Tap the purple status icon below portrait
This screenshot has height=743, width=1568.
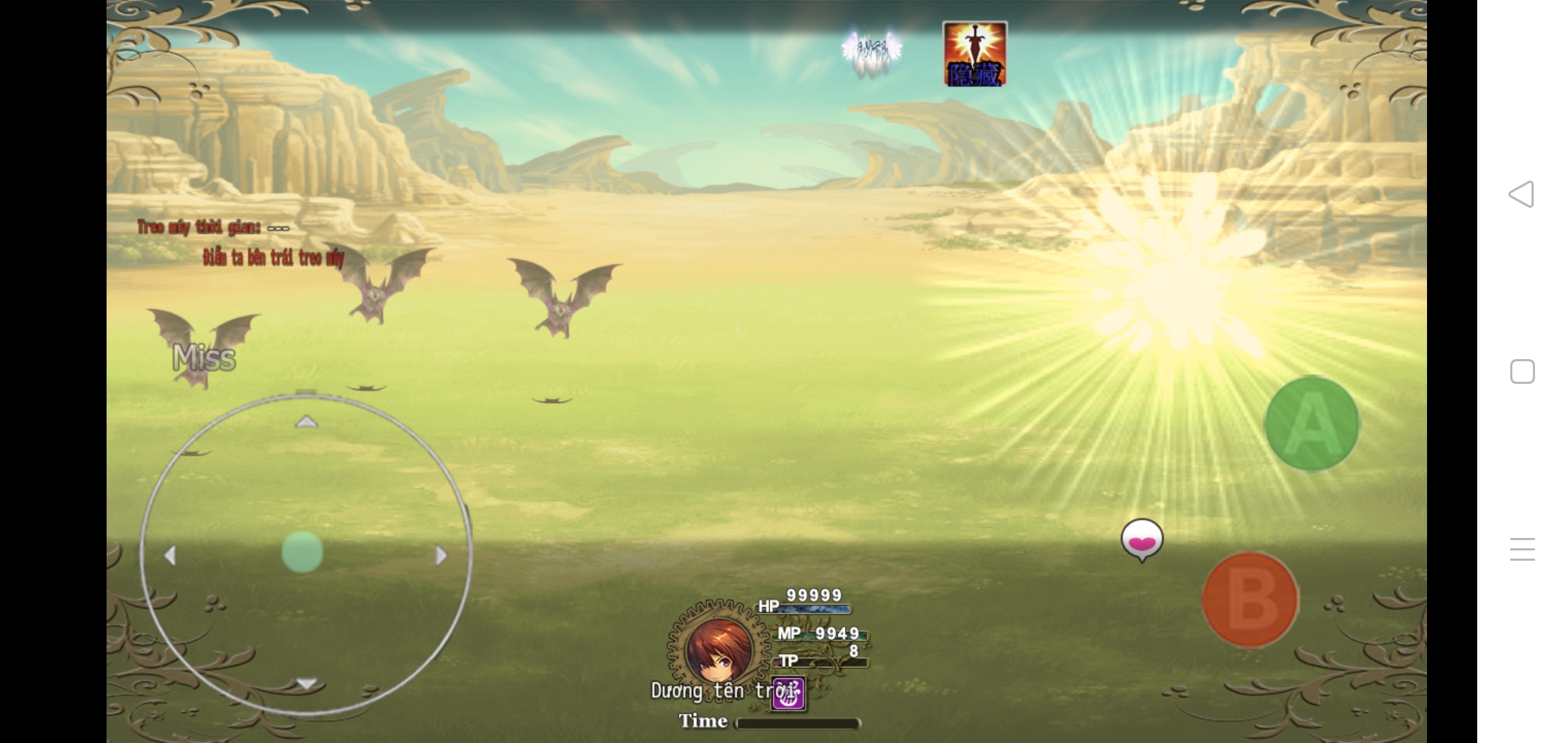tap(788, 693)
